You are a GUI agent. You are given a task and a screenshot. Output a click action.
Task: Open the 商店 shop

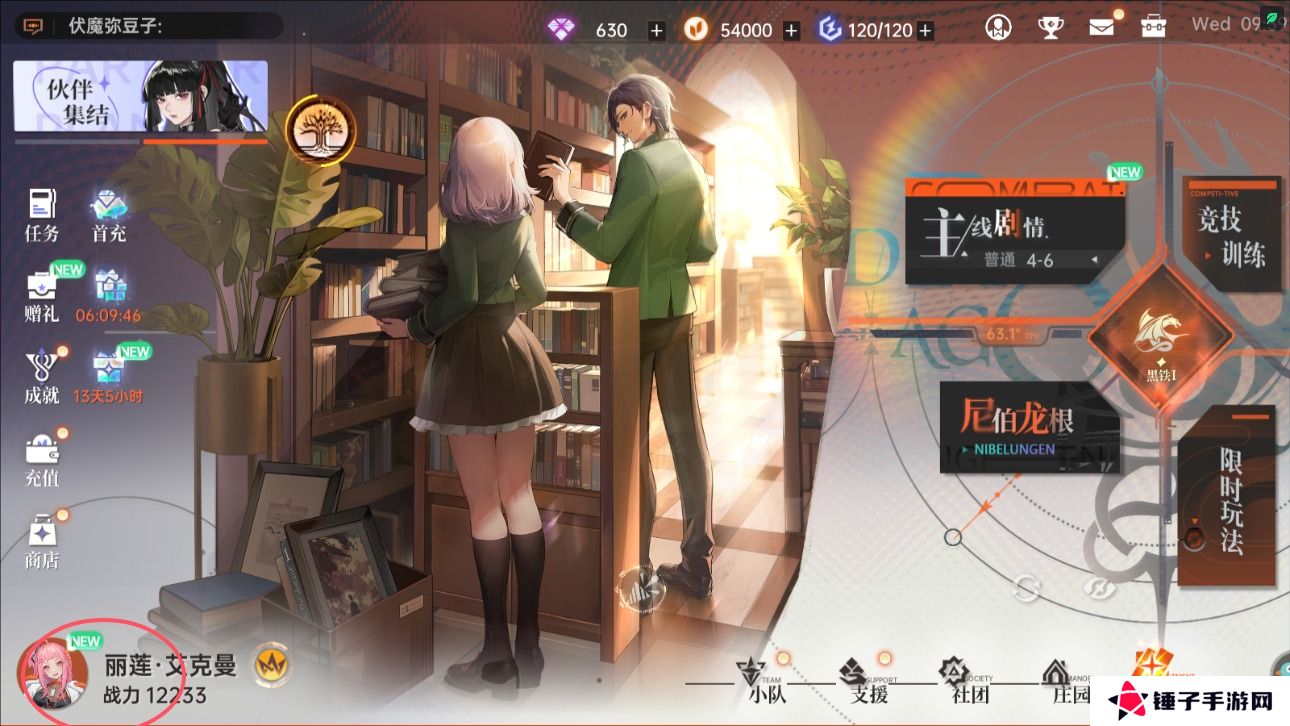(x=42, y=541)
